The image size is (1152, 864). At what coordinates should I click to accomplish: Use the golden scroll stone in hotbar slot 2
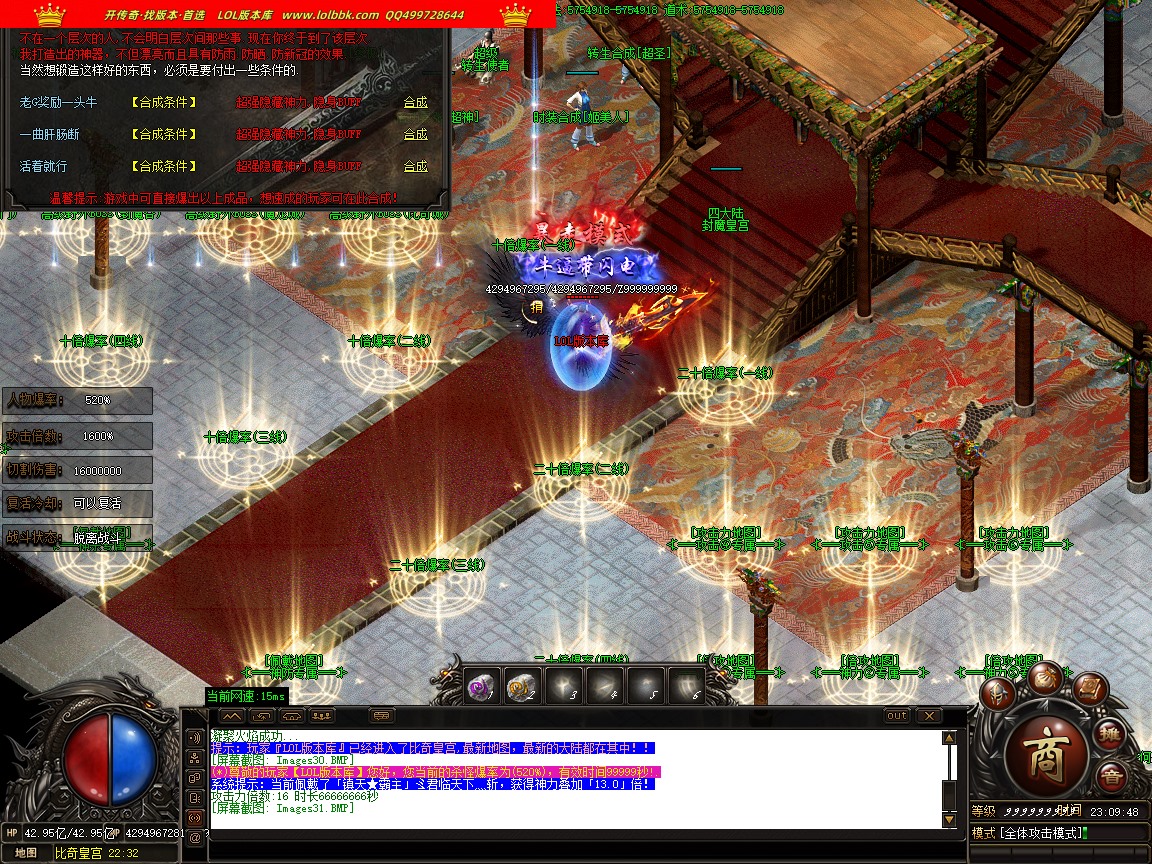click(522, 686)
